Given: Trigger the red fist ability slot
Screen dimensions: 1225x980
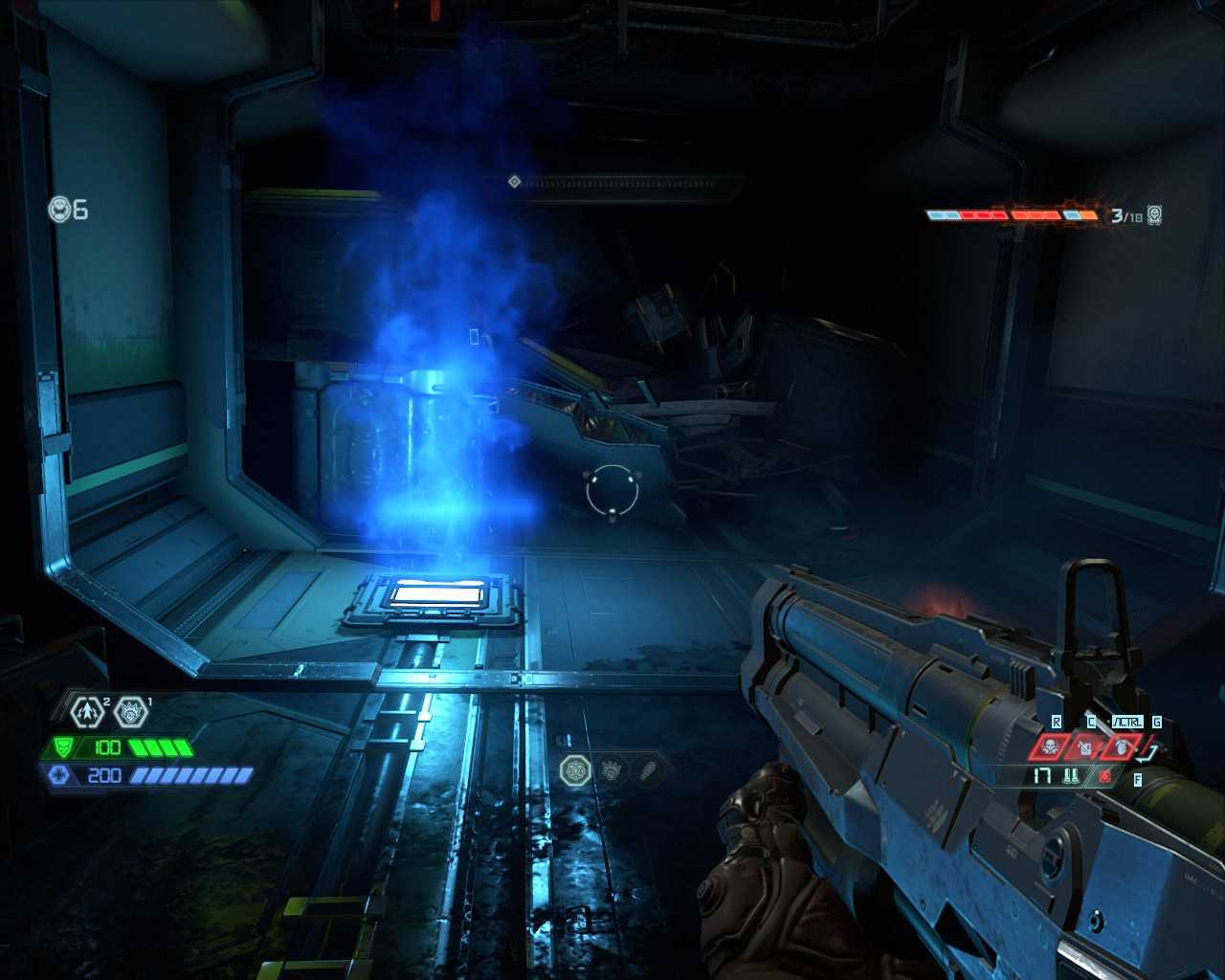Looking at the screenshot, I should point(1120,746).
